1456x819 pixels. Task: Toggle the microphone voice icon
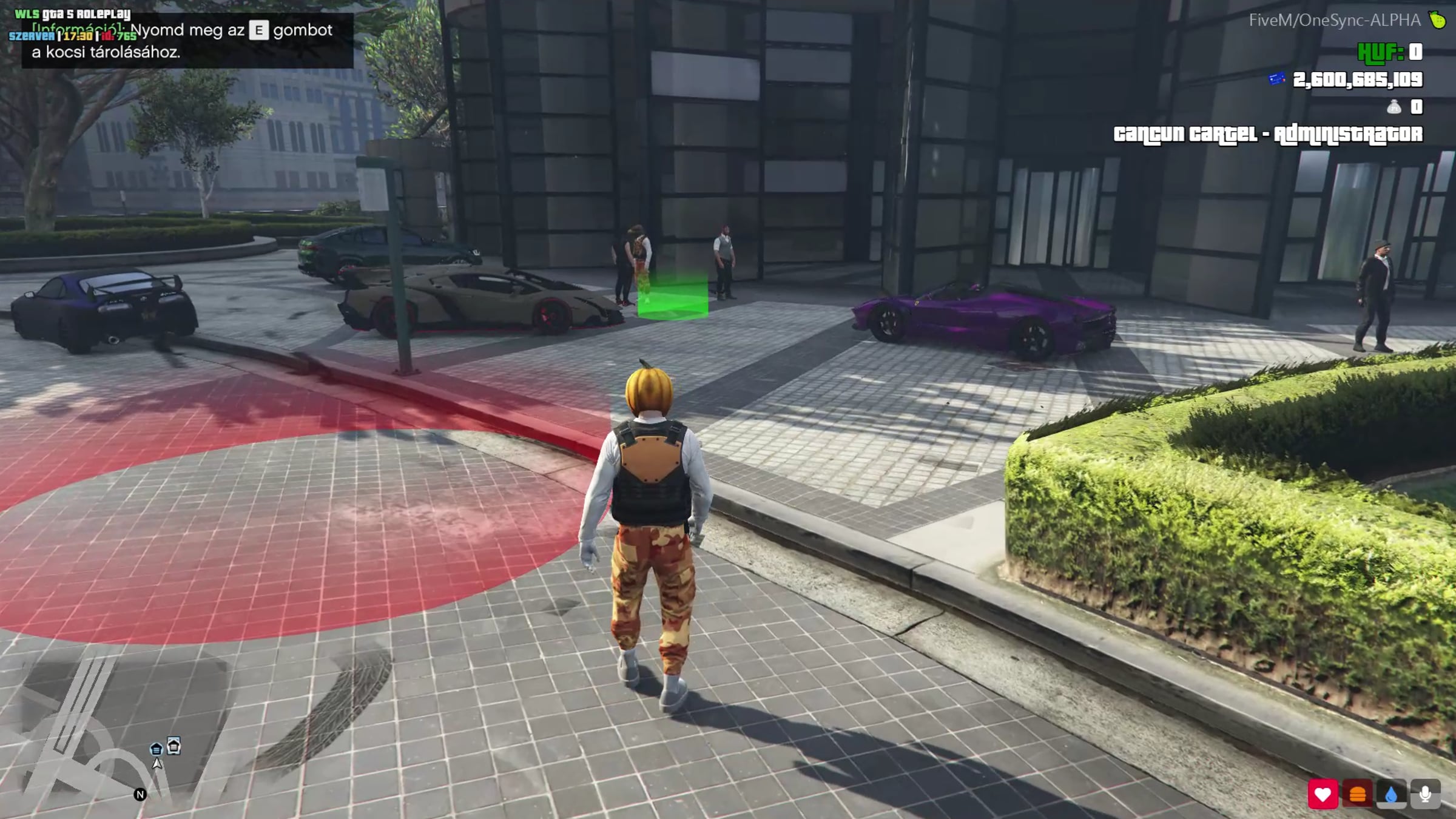[1425, 794]
